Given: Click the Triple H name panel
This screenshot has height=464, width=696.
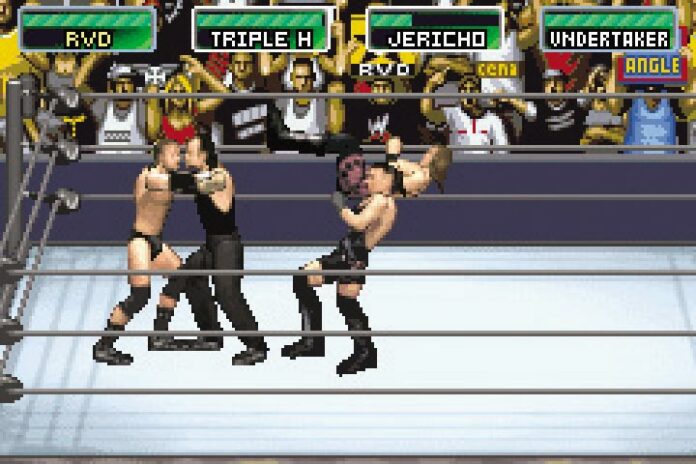Looking at the screenshot, I should (261, 30).
